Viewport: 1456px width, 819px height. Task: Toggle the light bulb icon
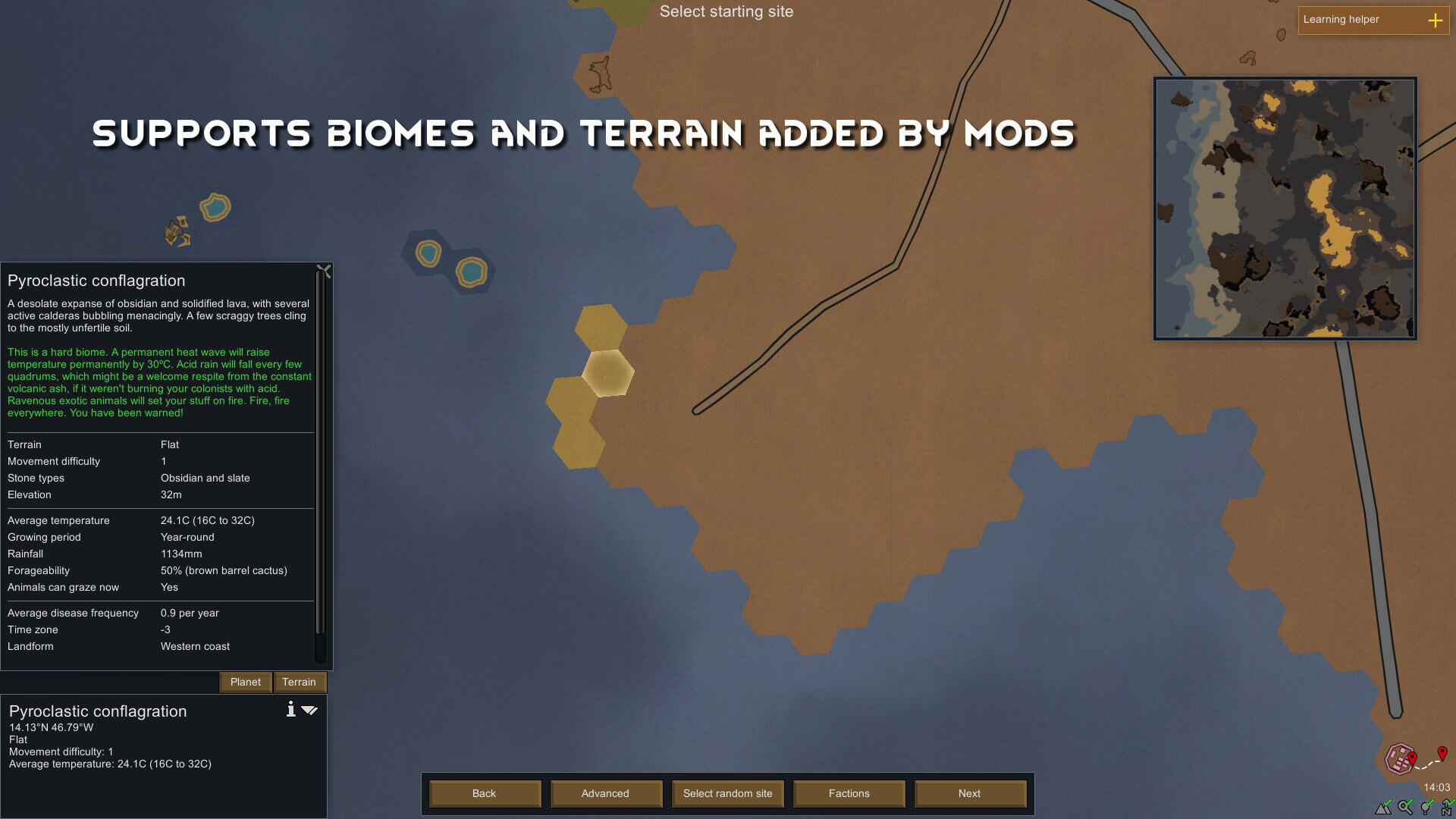coord(1426,808)
